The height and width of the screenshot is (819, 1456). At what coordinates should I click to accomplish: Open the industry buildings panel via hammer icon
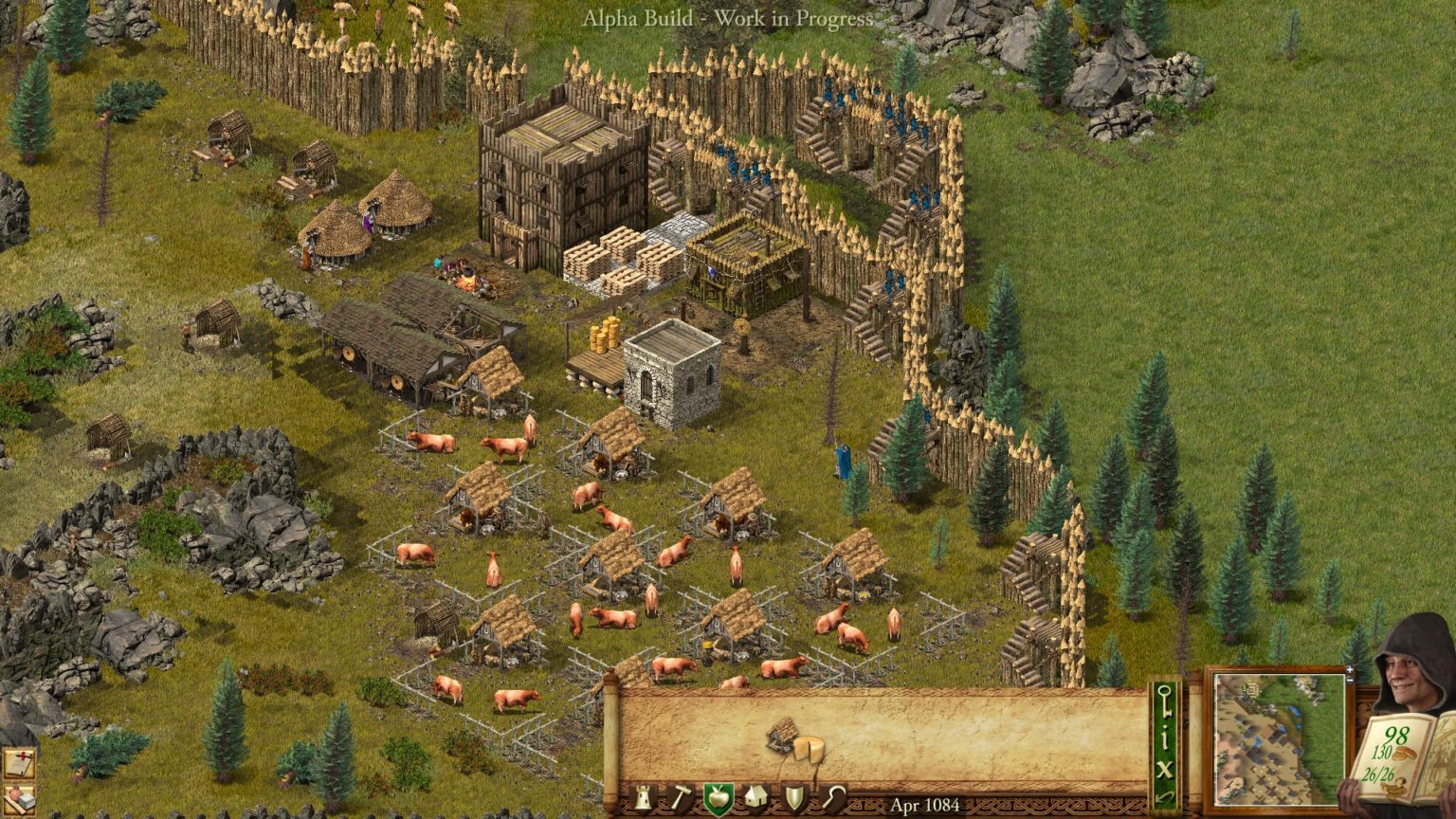pyautogui.click(x=680, y=798)
